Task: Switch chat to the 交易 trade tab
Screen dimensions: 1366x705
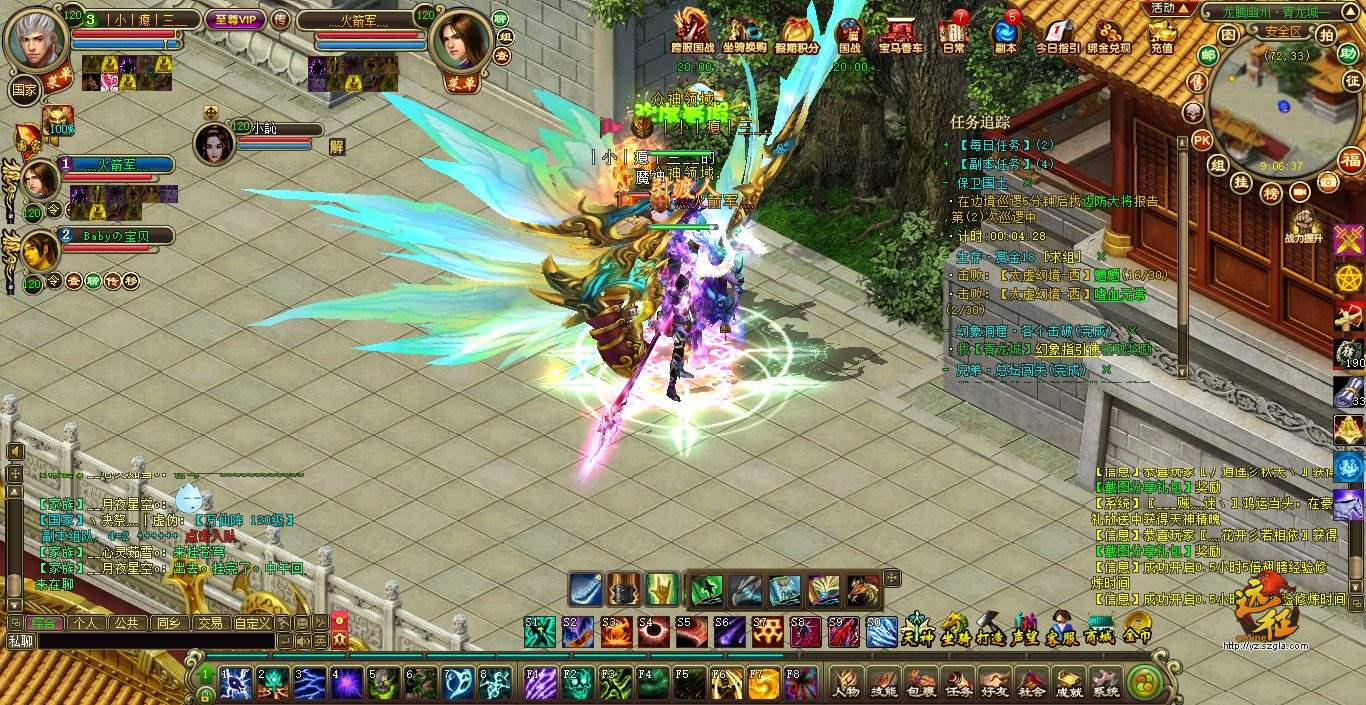Action: [x=209, y=622]
